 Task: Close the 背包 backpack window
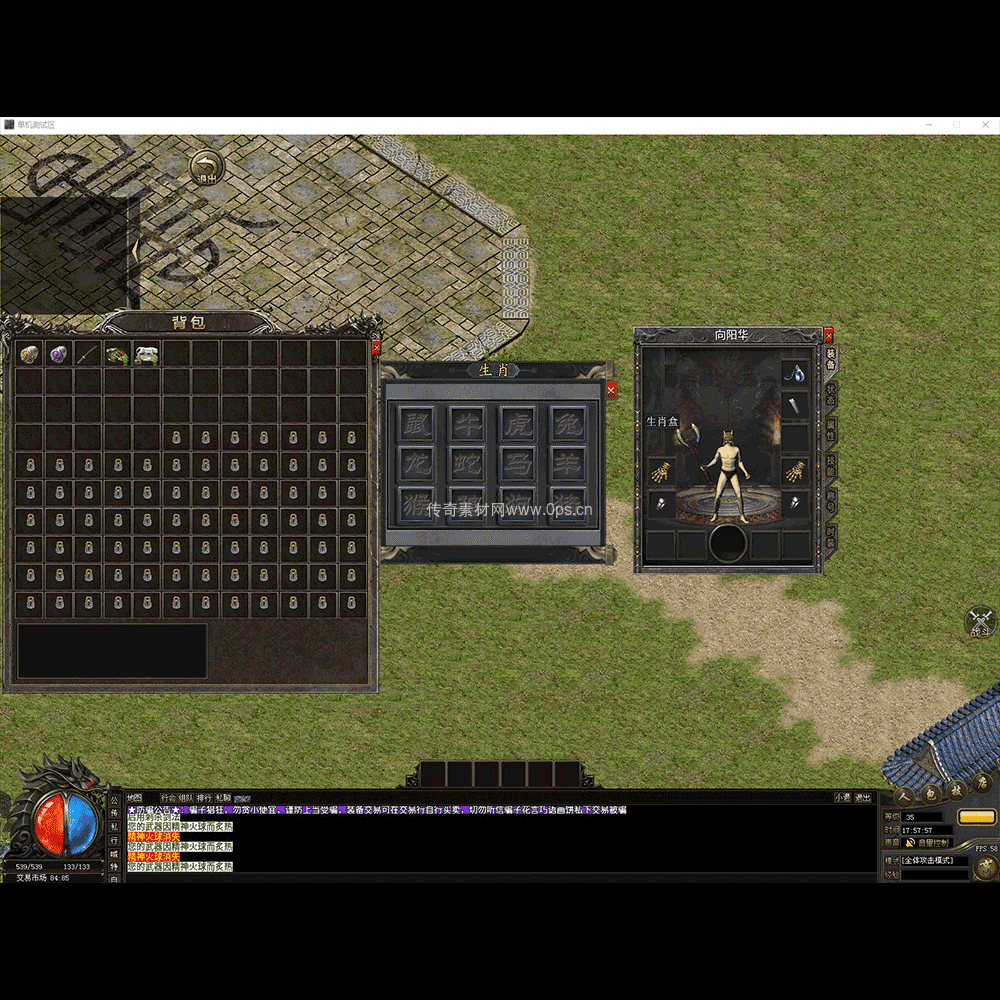click(x=376, y=347)
